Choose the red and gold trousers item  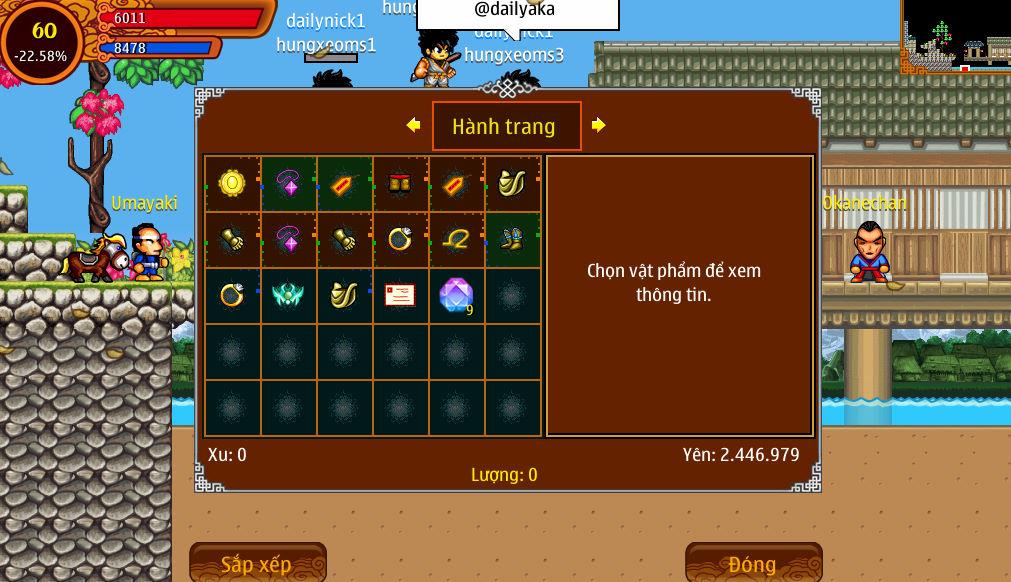(400, 183)
